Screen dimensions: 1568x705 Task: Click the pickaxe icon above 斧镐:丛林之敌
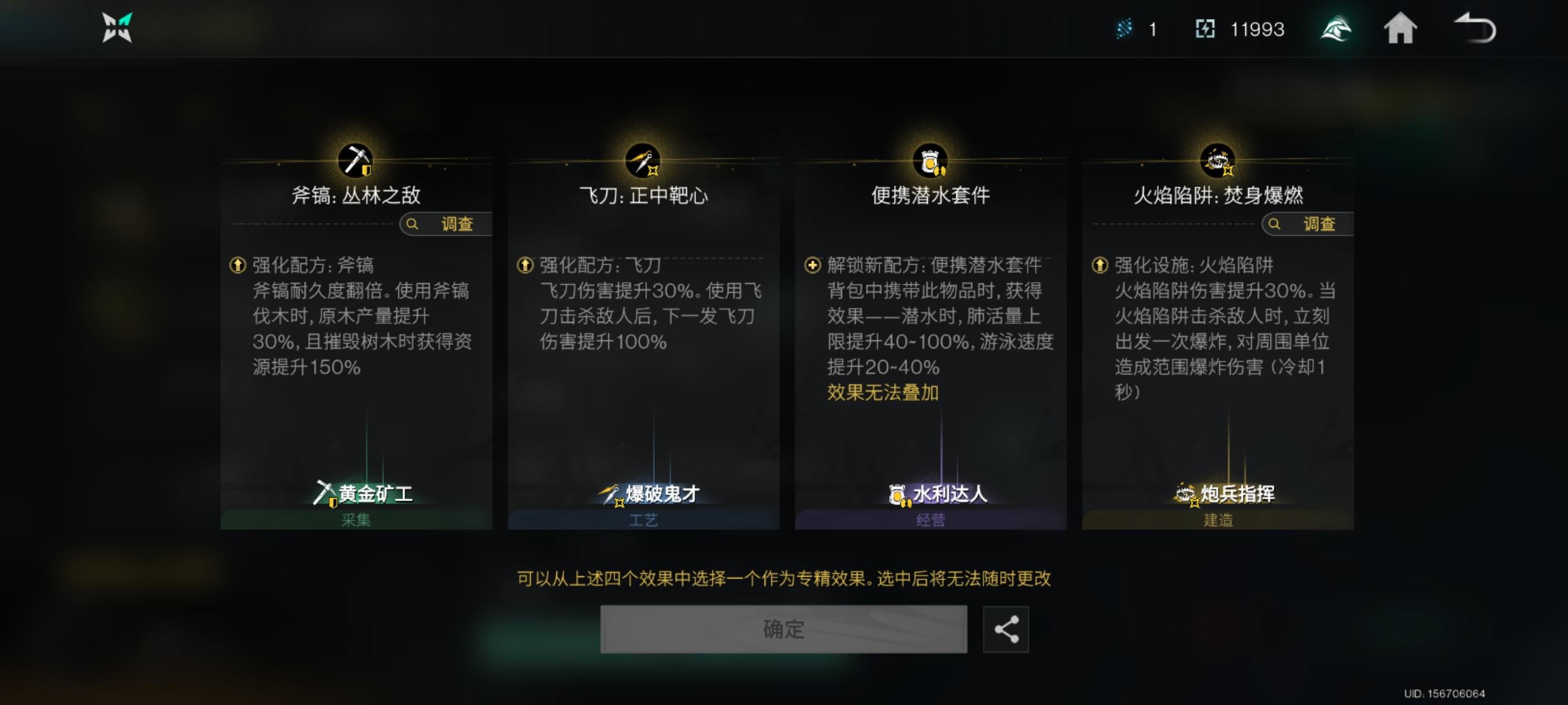[x=355, y=160]
